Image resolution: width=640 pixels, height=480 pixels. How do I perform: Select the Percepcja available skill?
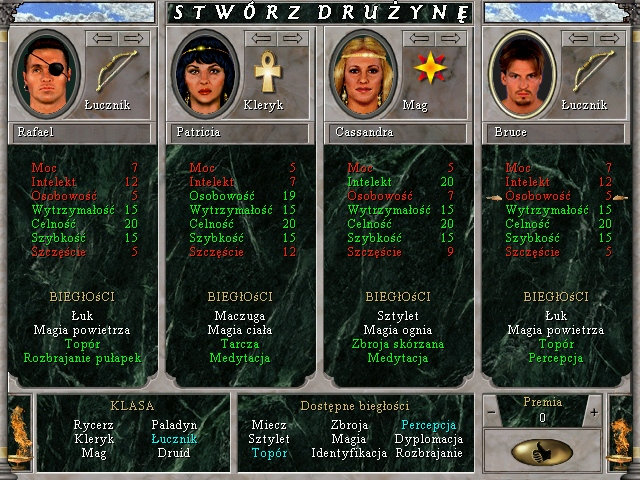[428, 425]
